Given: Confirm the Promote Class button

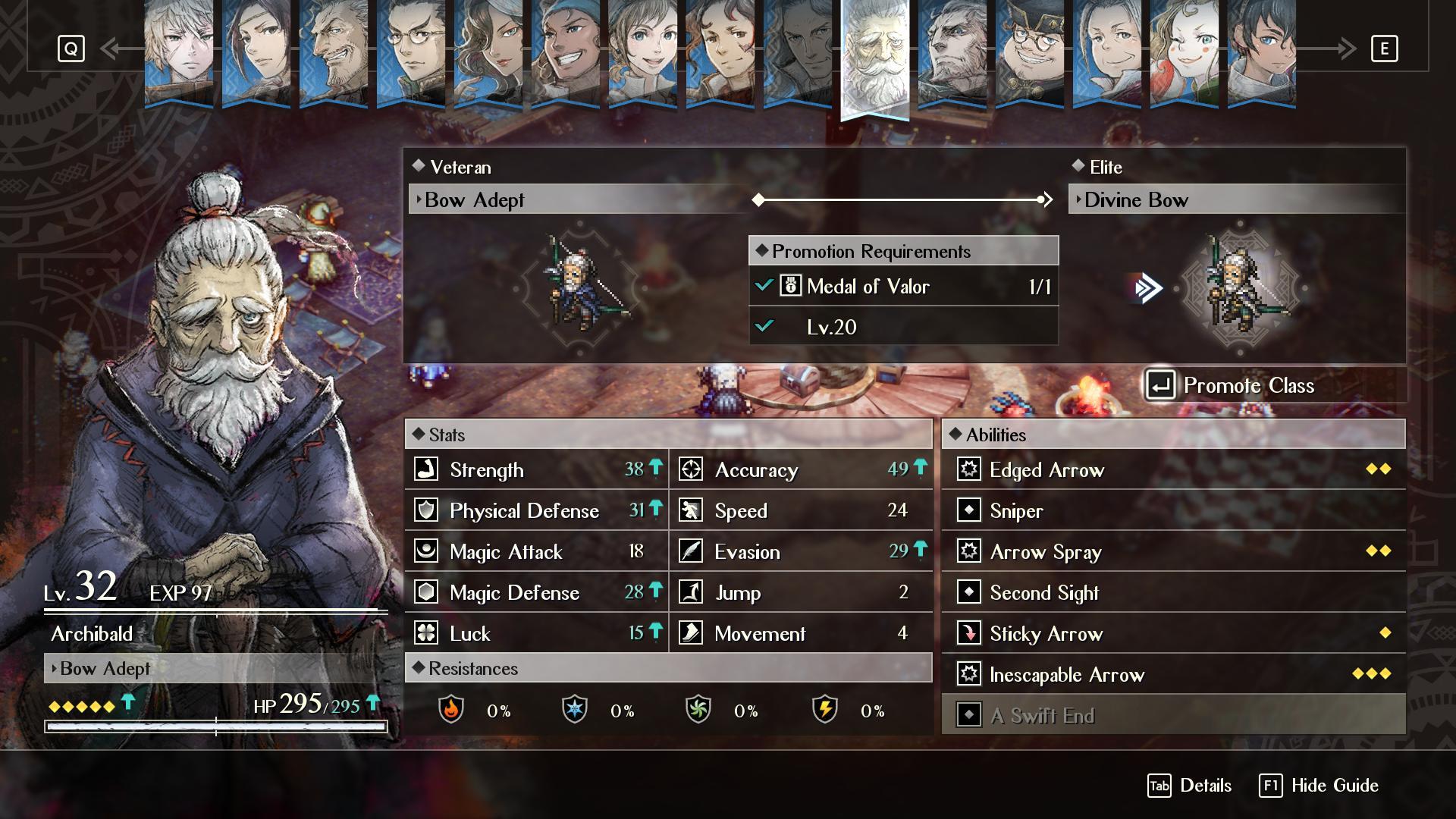Looking at the screenshot, I should pyautogui.click(x=1274, y=385).
